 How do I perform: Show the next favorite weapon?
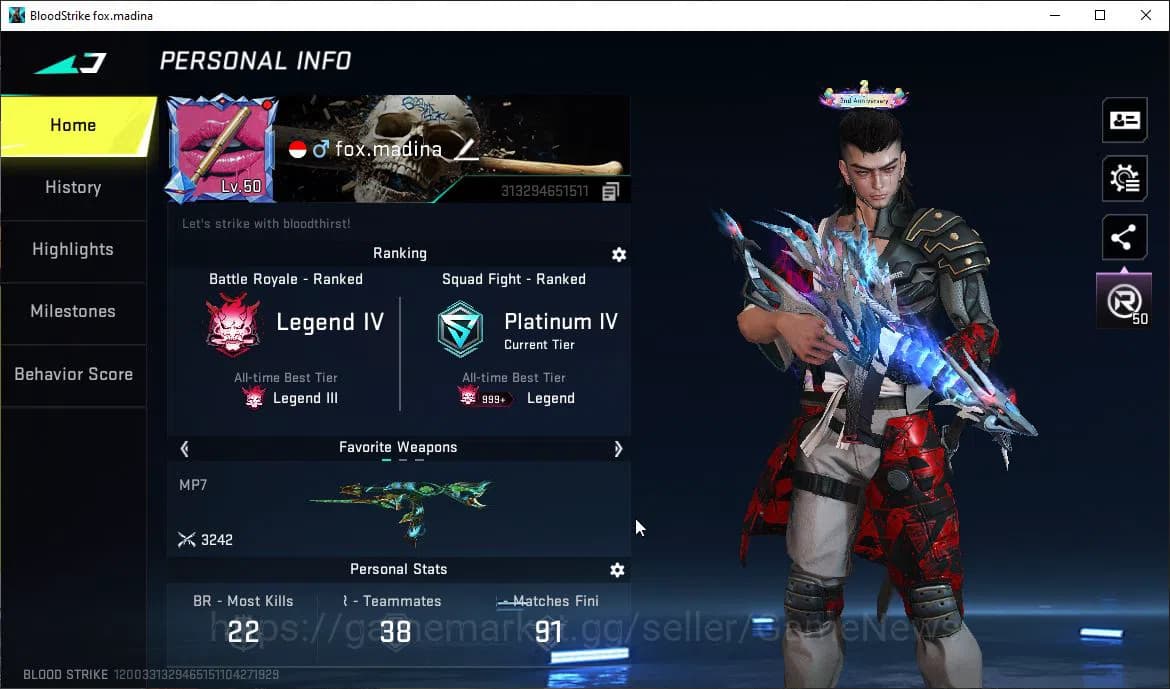click(x=618, y=448)
